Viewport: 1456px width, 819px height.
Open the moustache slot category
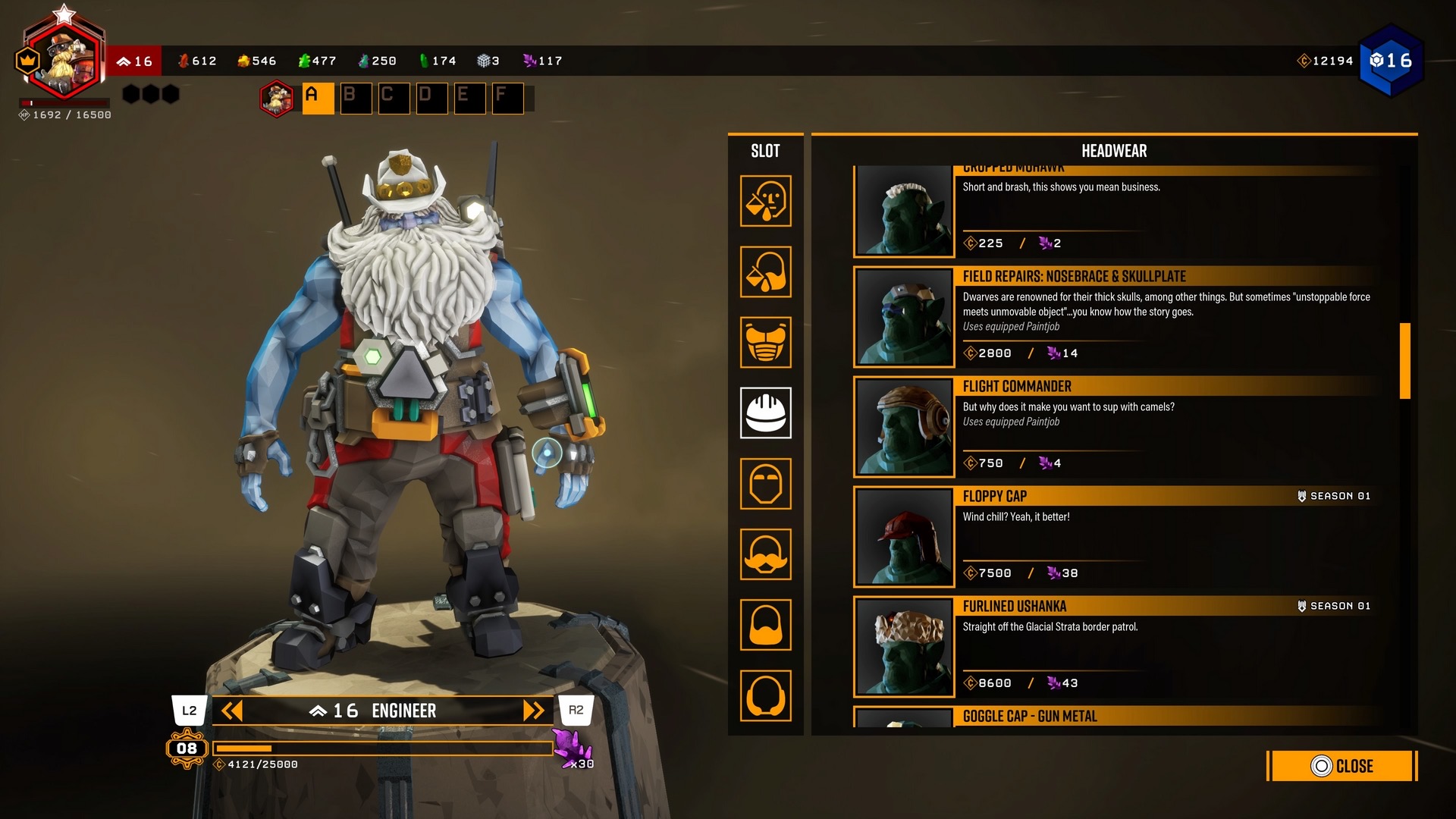coord(766,554)
